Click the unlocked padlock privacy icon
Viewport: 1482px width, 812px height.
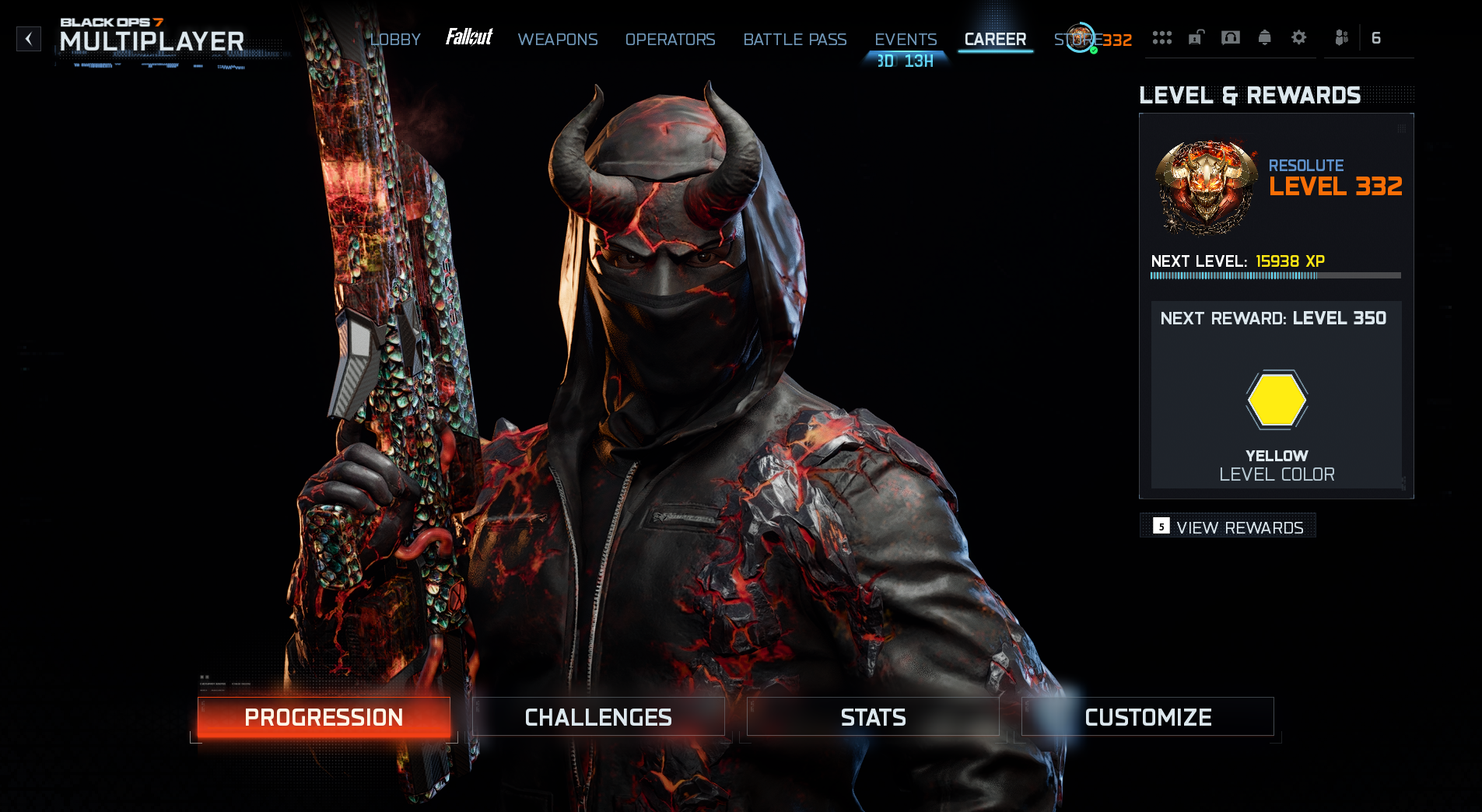click(x=1196, y=38)
